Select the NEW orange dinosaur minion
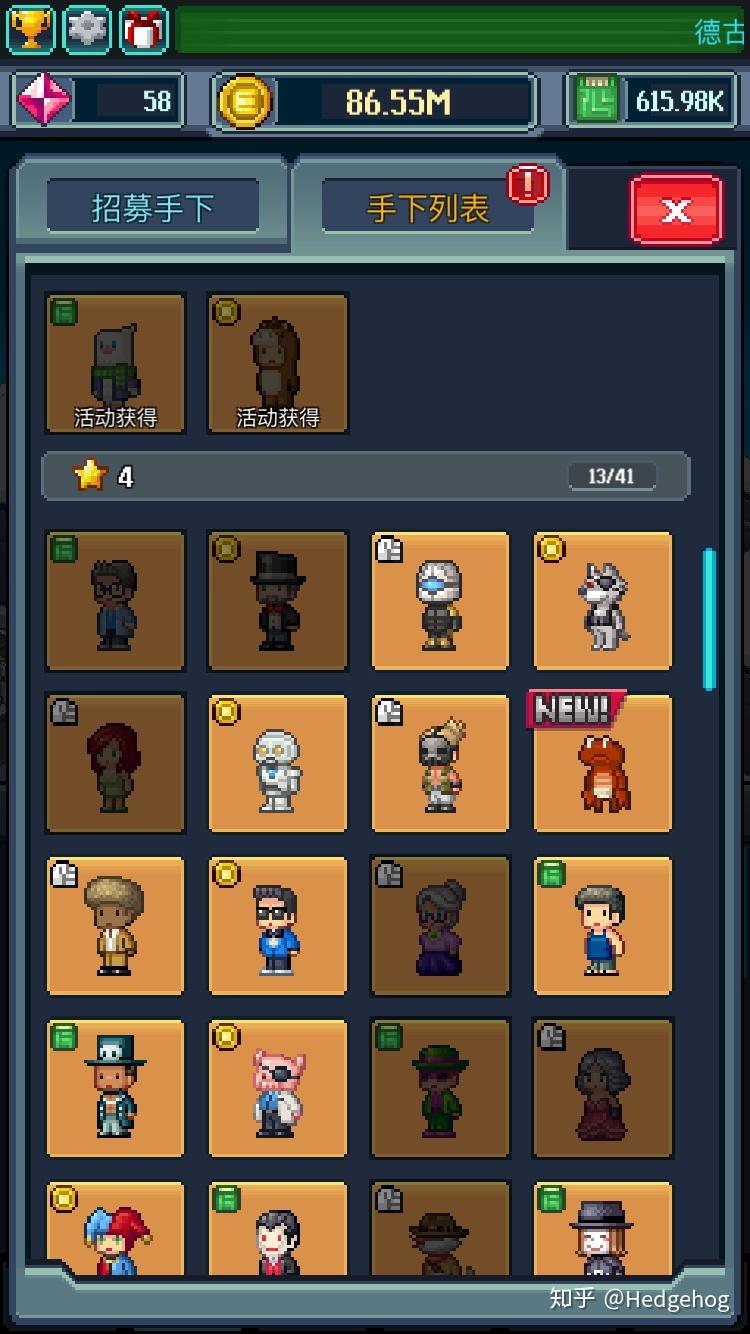Image resolution: width=750 pixels, height=1334 pixels. tap(602, 765)
